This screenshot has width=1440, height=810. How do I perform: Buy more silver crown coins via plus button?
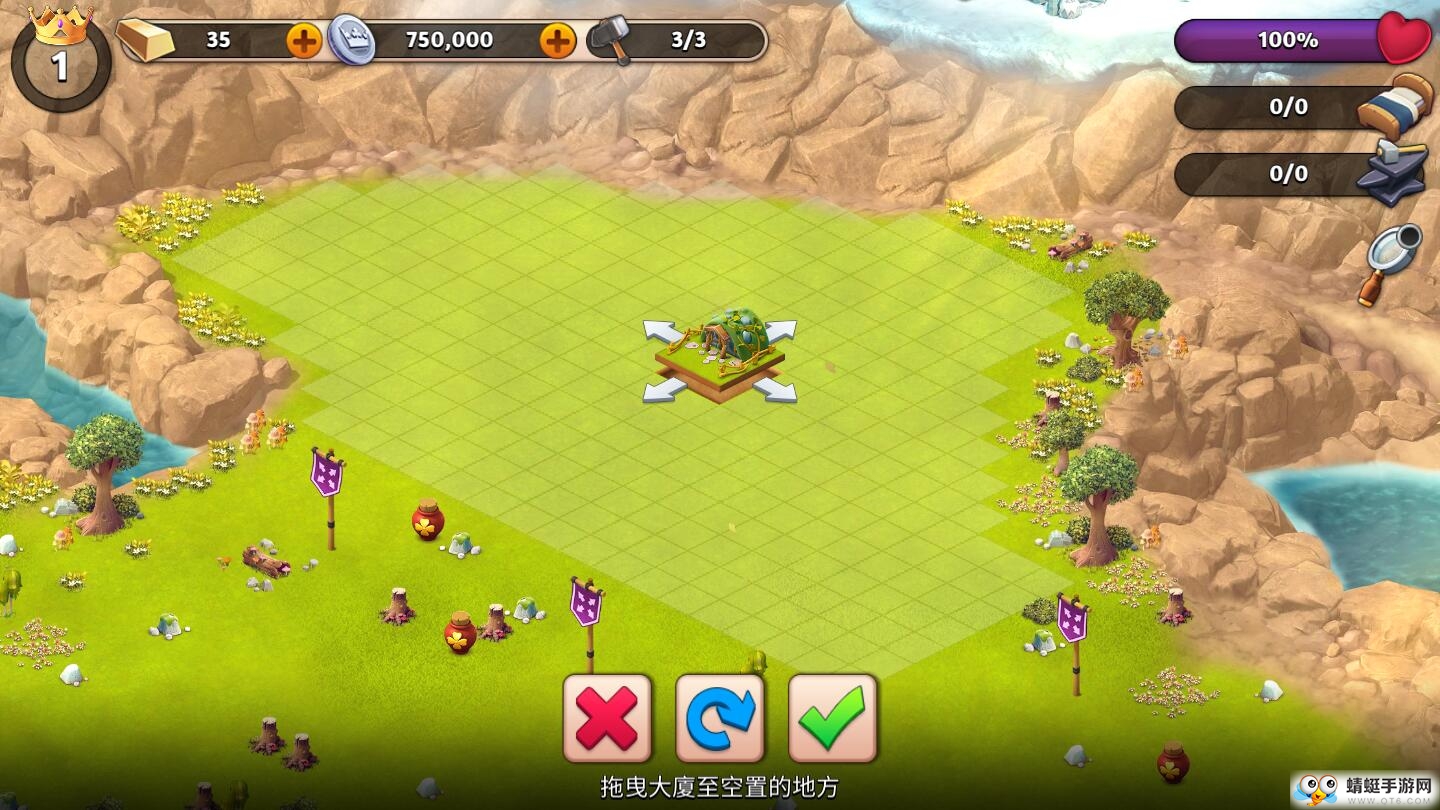(x=557, y=41)
